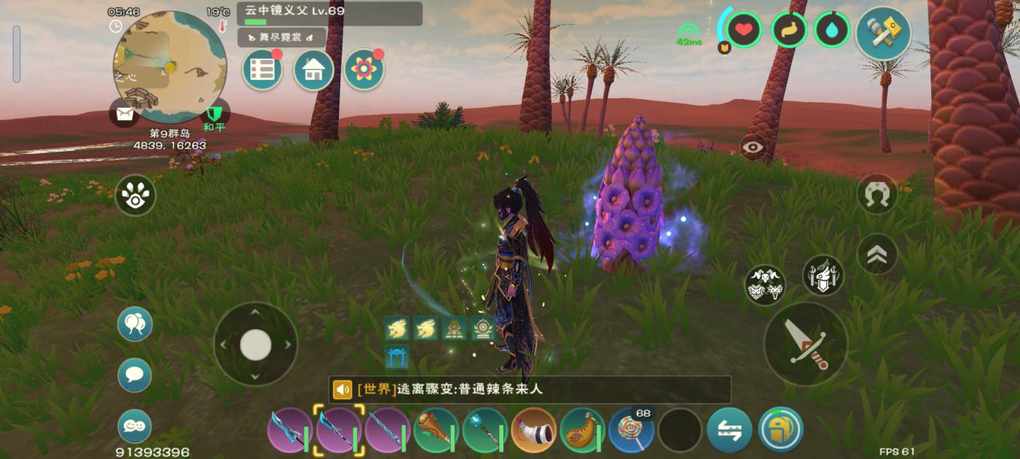
Task: Open the balloons social button
Action: (x=135, y=324)
